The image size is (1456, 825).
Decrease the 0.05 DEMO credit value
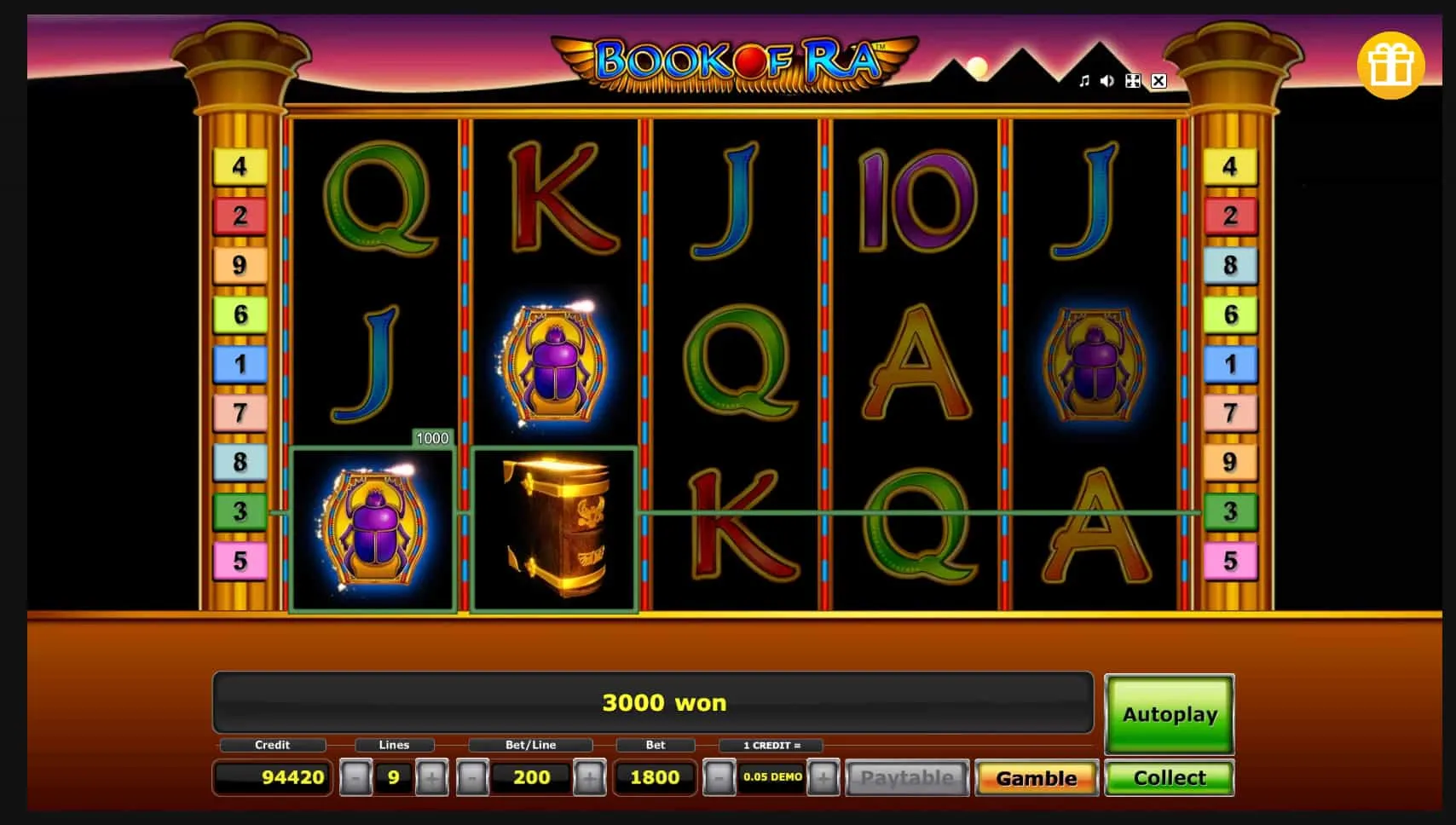(x=719, y=777)
